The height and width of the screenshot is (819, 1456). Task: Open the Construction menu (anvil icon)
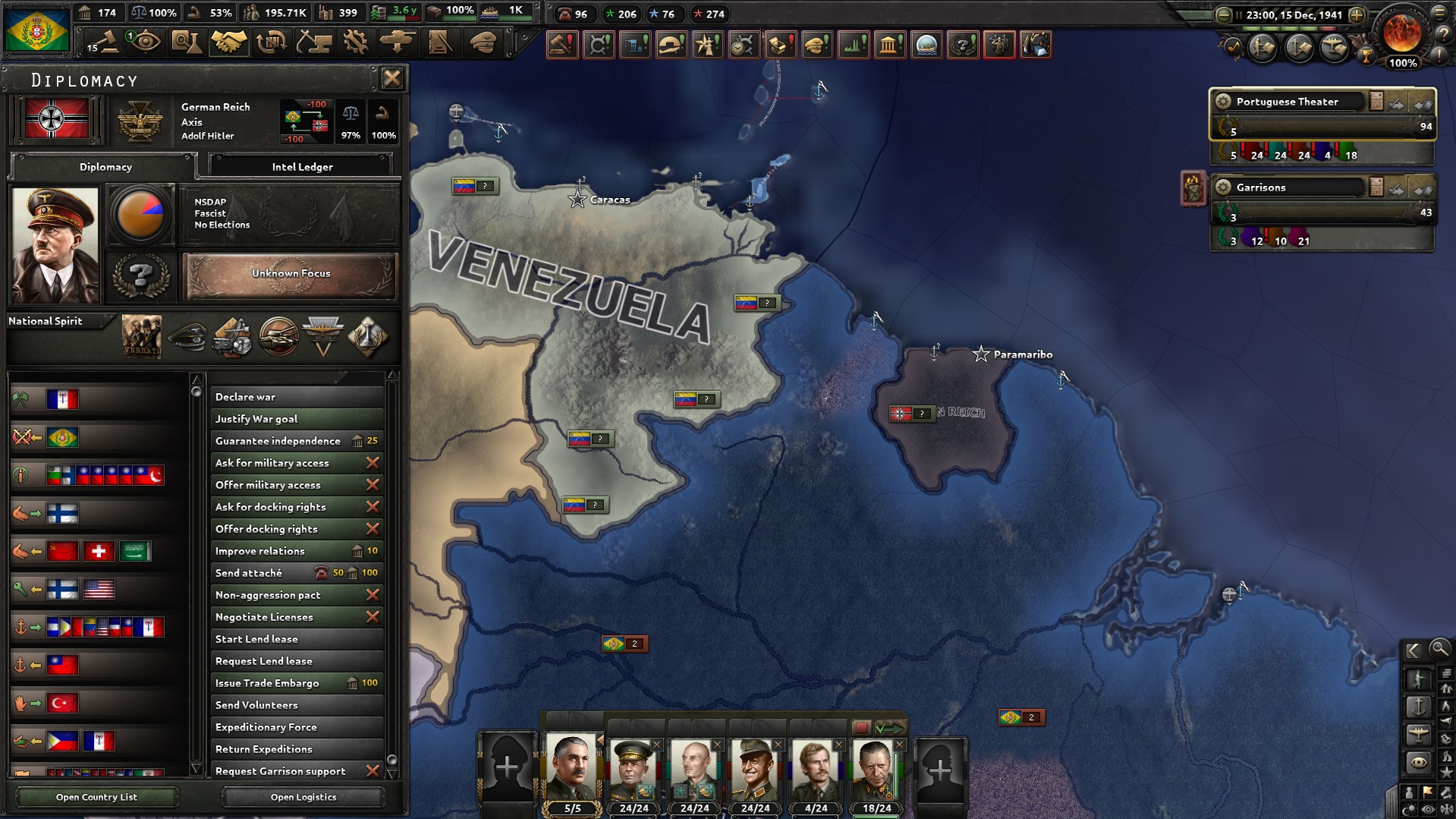(x=314, y=42)
